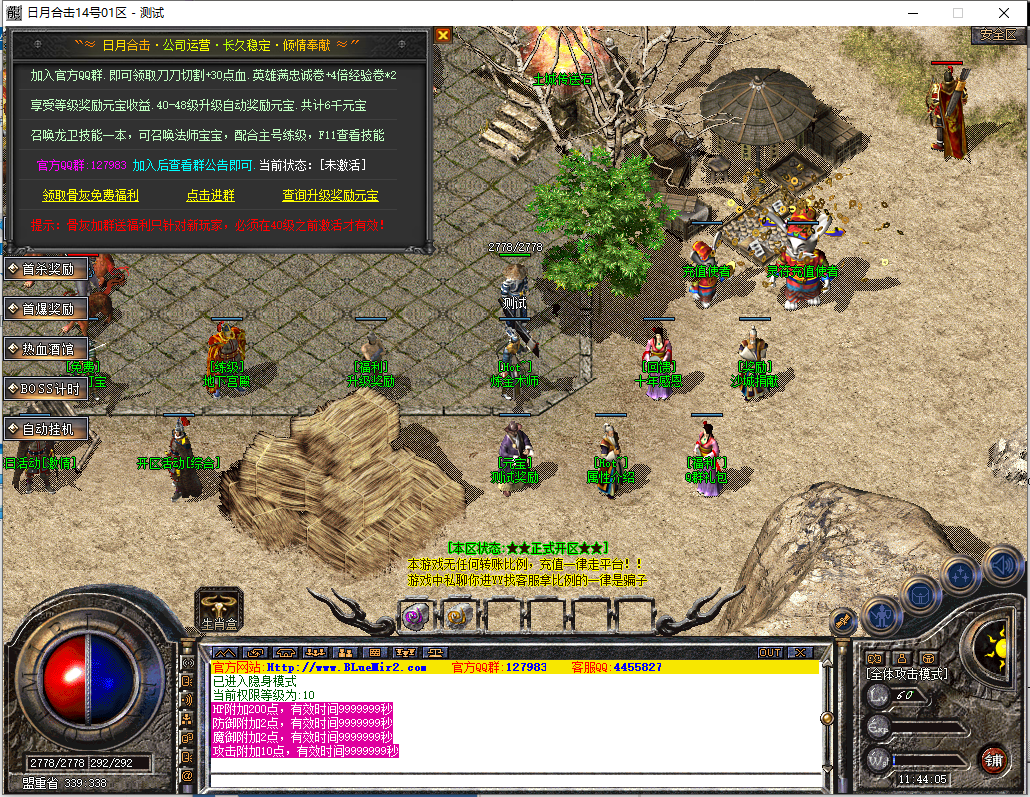This screenshot has height=797, width=1030.
Task: Close the game window
Action: (x=1004, y=13)
